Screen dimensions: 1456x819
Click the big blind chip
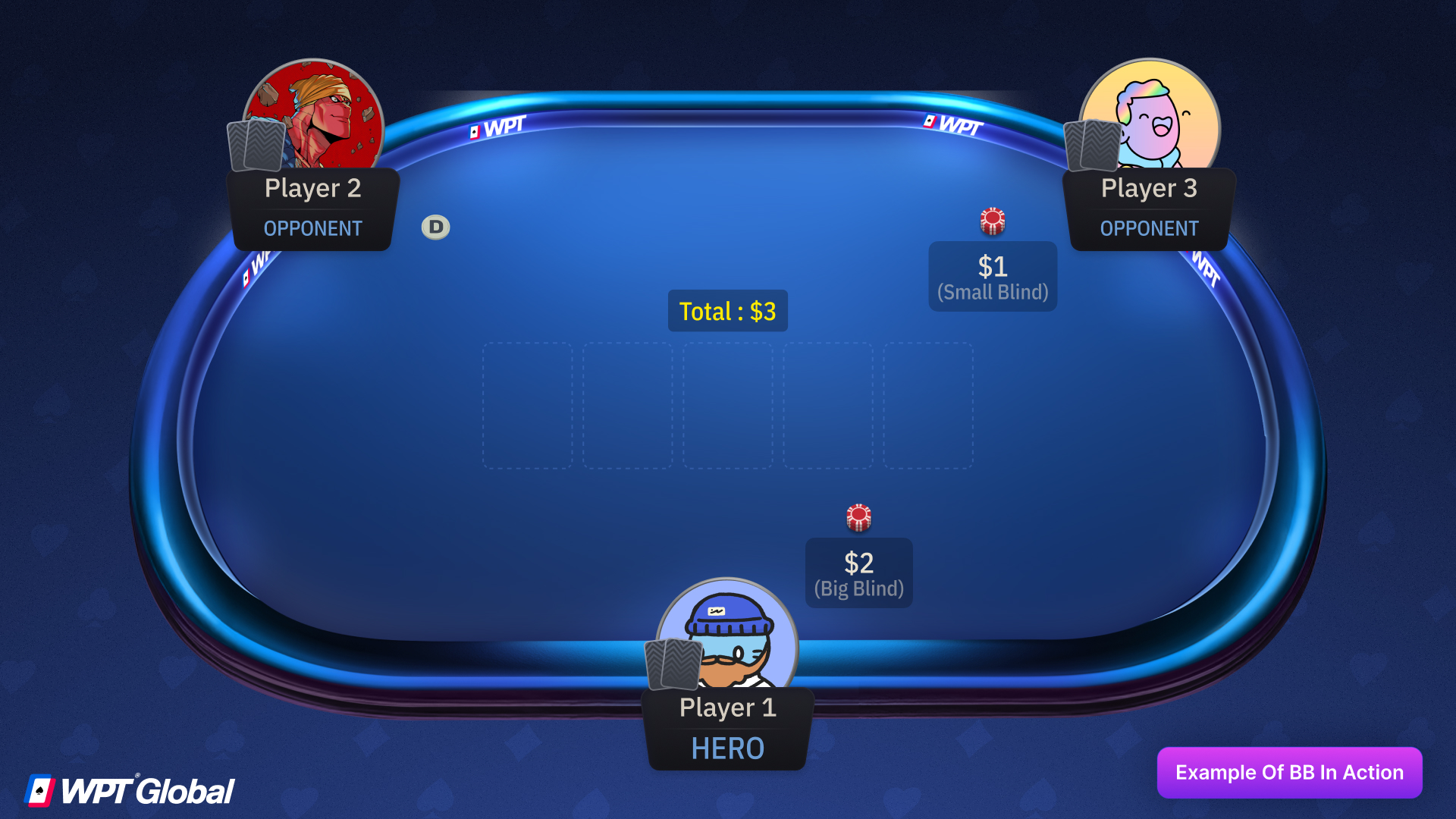click(858, 517)
